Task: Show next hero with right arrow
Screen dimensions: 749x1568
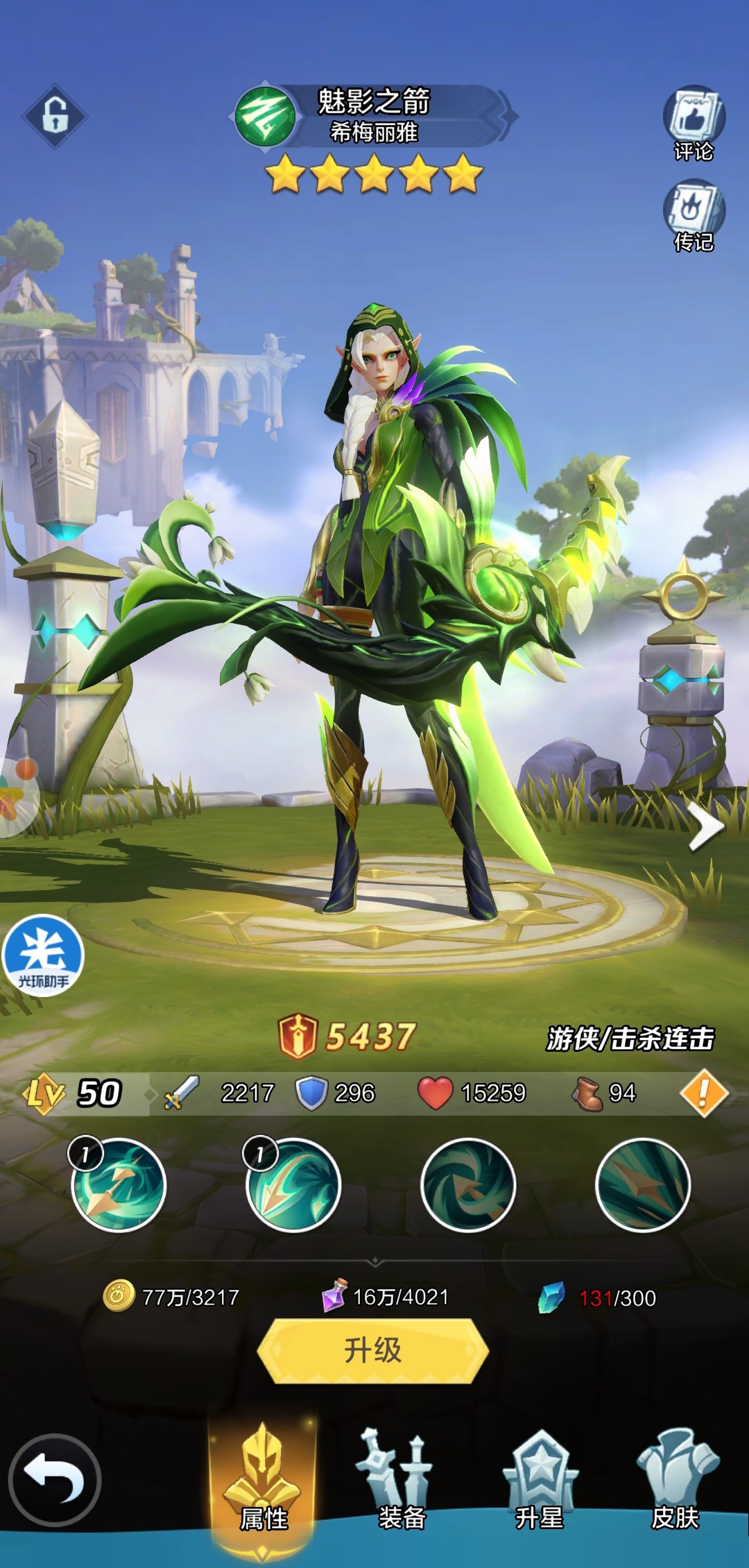Action: tap(705, 827)
